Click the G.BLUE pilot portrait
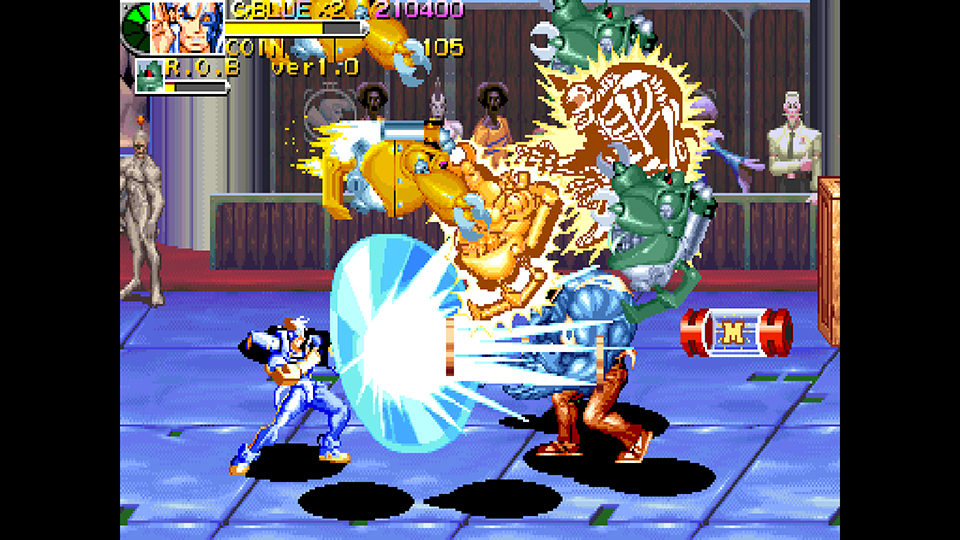 point(187,27)
